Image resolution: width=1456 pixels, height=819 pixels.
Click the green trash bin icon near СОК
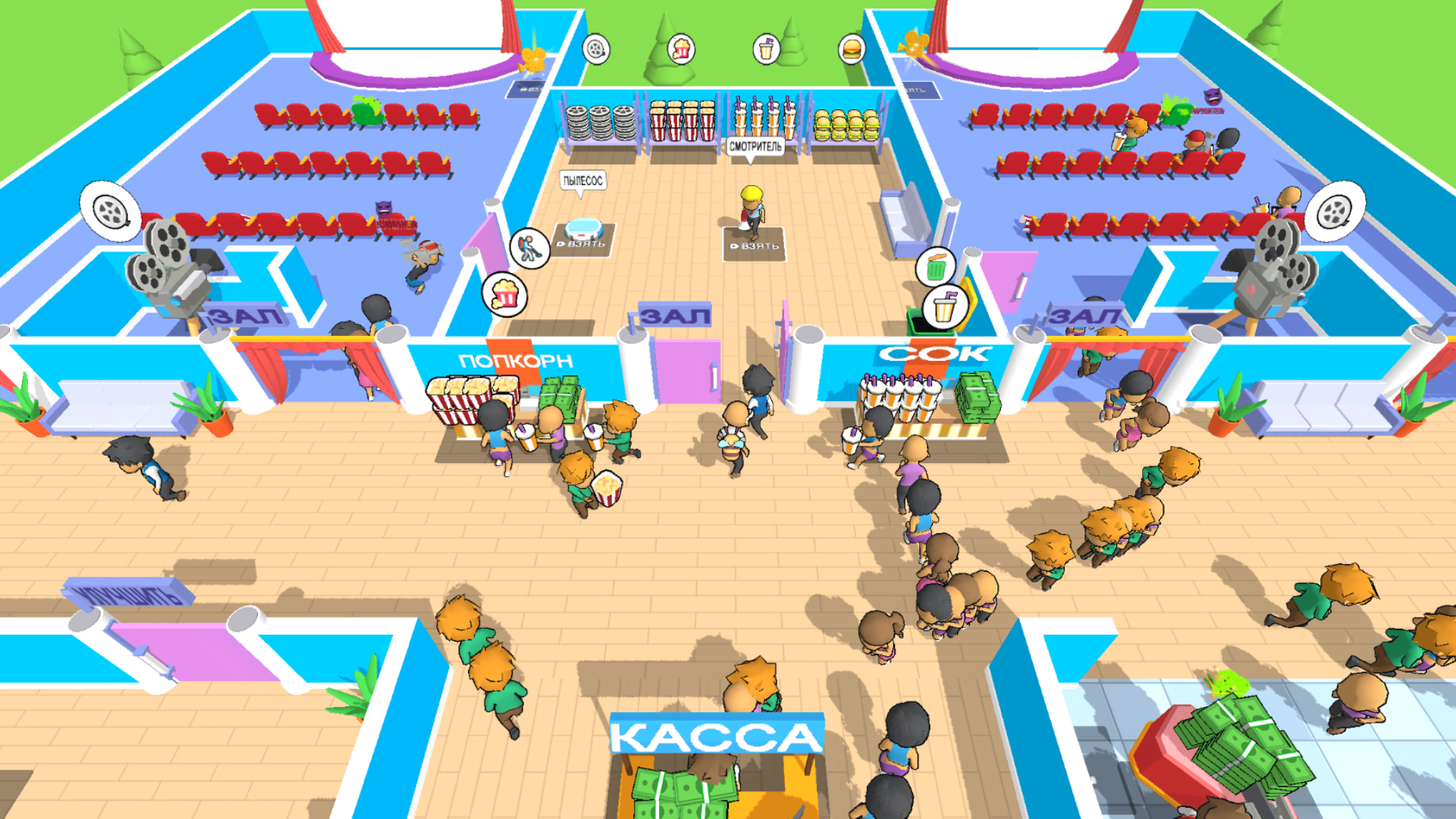(935, 267)
